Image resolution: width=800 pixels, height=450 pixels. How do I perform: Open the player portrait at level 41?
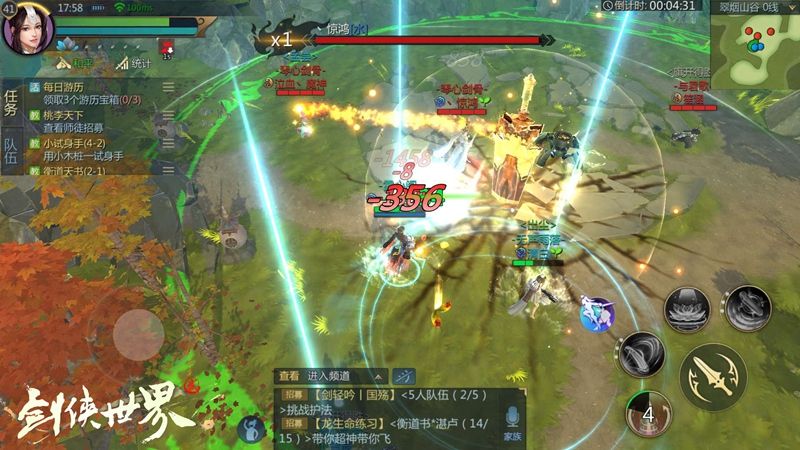click(26, 30)
